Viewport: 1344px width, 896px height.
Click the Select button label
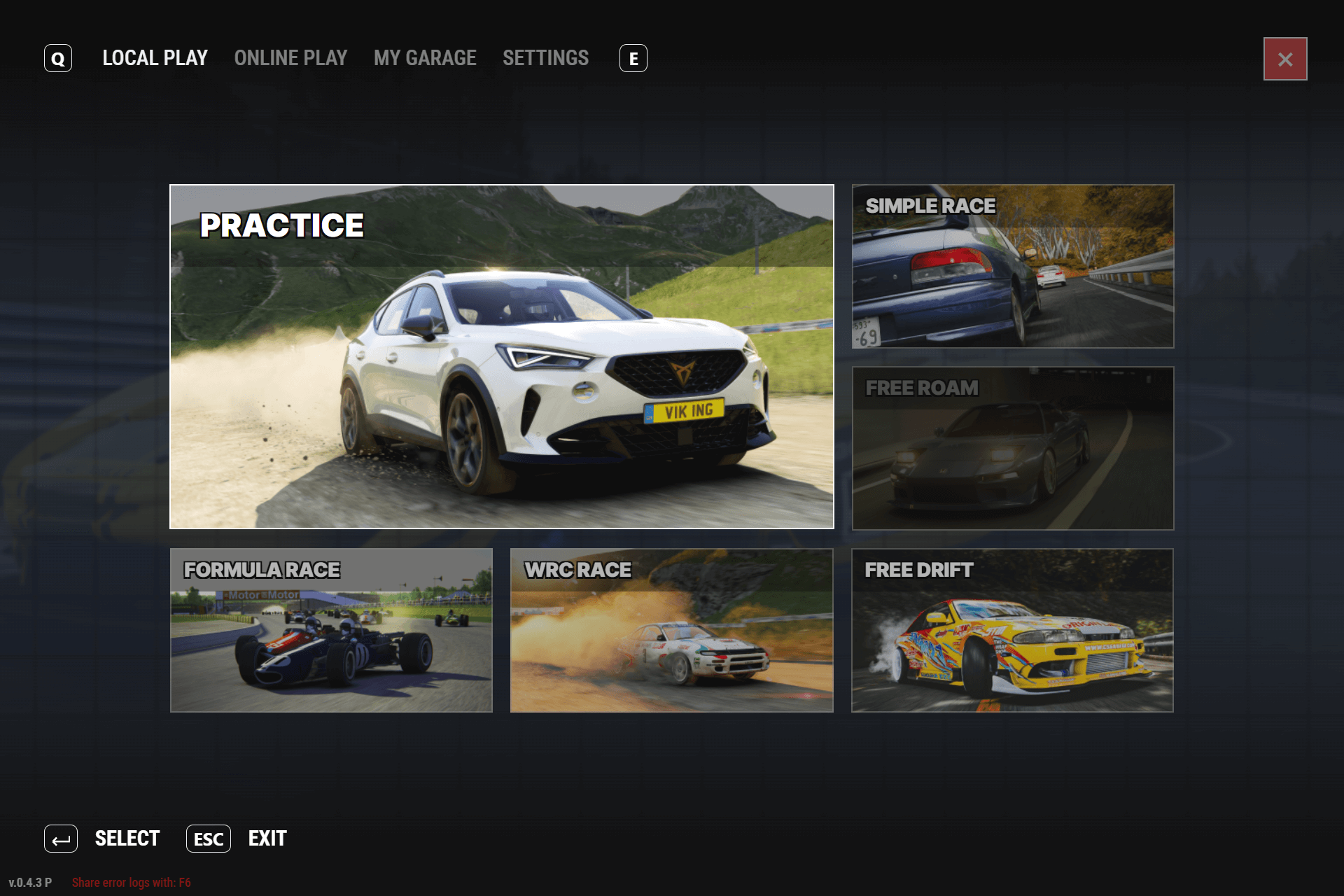(x=127, y=839)
